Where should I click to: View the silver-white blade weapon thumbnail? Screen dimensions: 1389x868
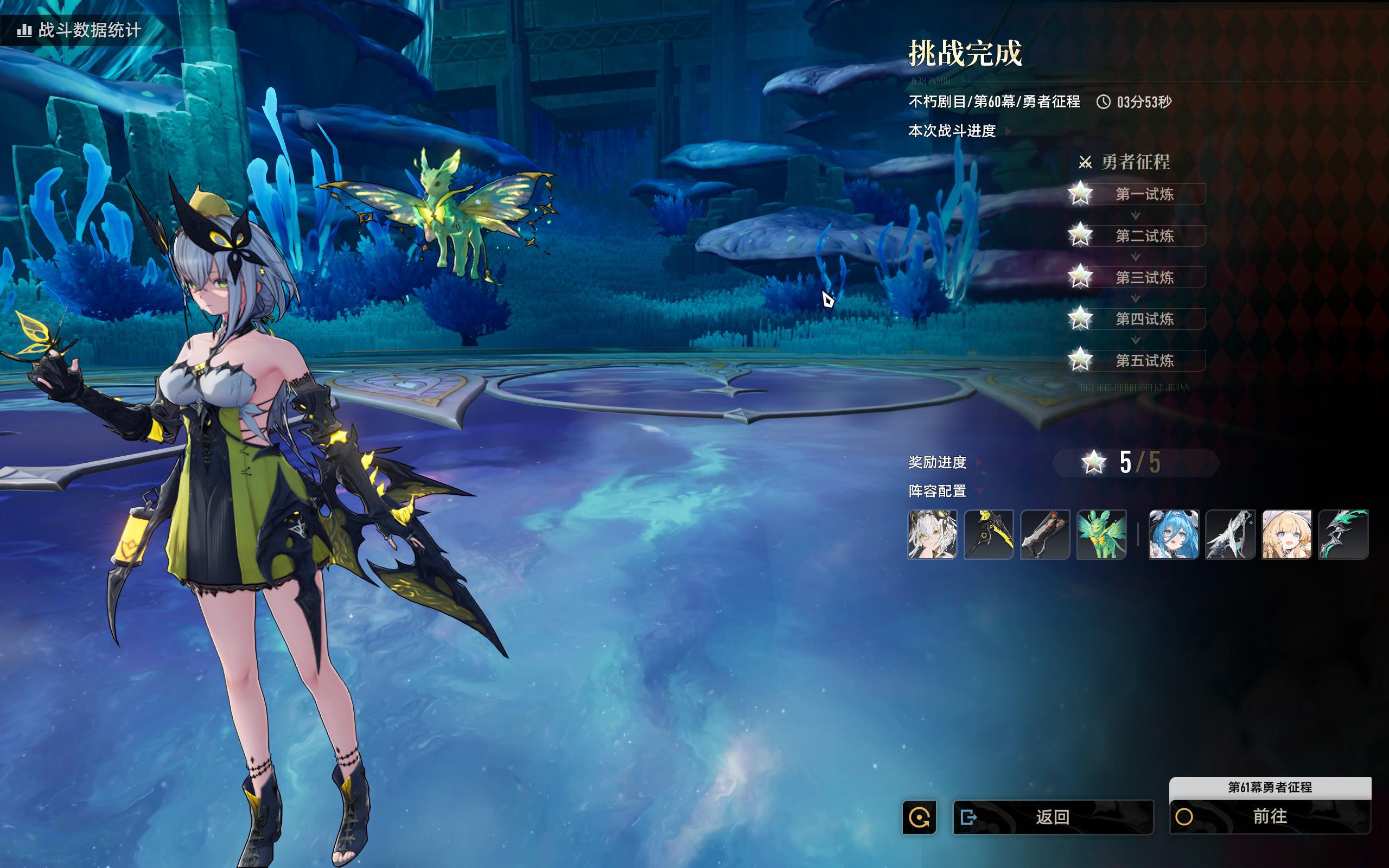pyautogui.click(x=1230, y=534)
